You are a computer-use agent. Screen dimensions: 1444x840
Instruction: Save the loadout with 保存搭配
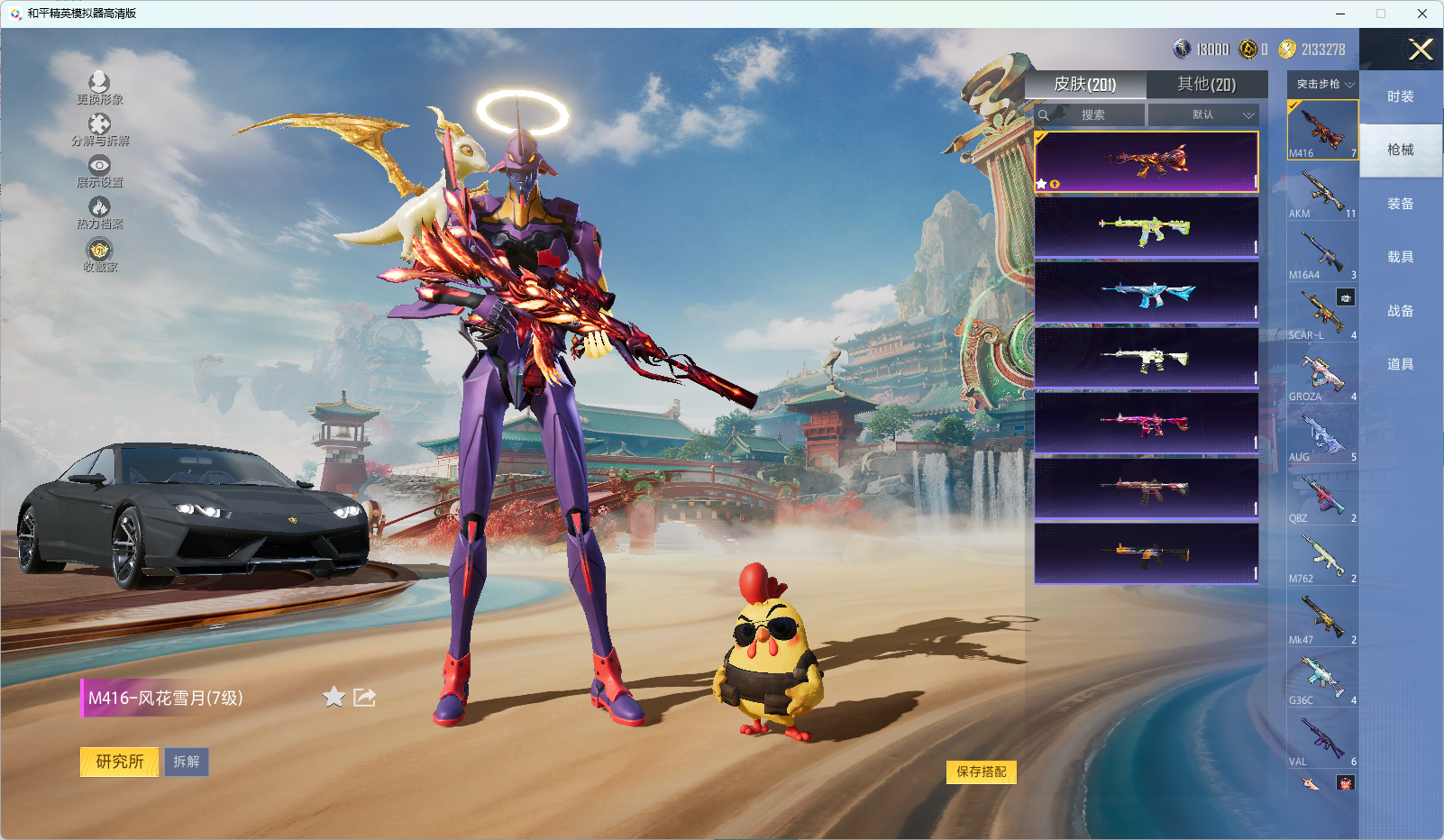(x=981, y=772)
